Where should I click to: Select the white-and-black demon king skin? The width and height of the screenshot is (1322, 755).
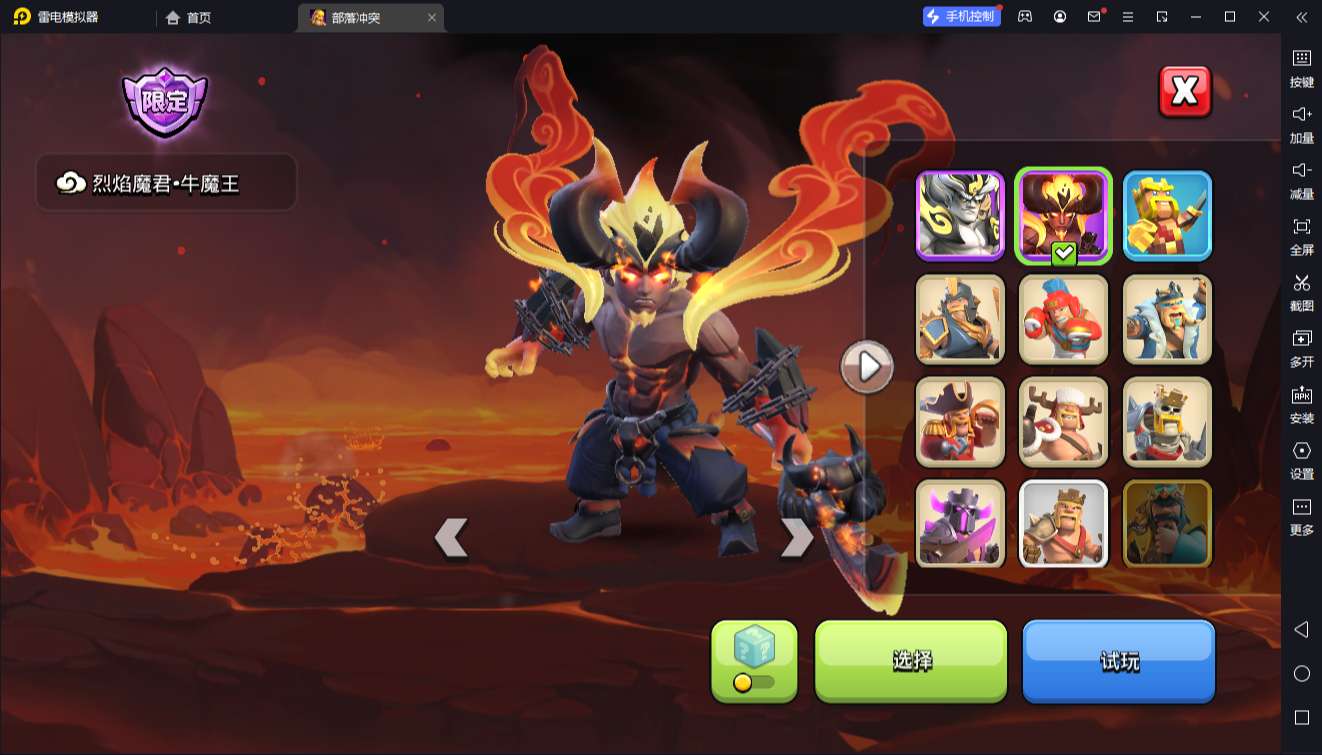(960, 216)
